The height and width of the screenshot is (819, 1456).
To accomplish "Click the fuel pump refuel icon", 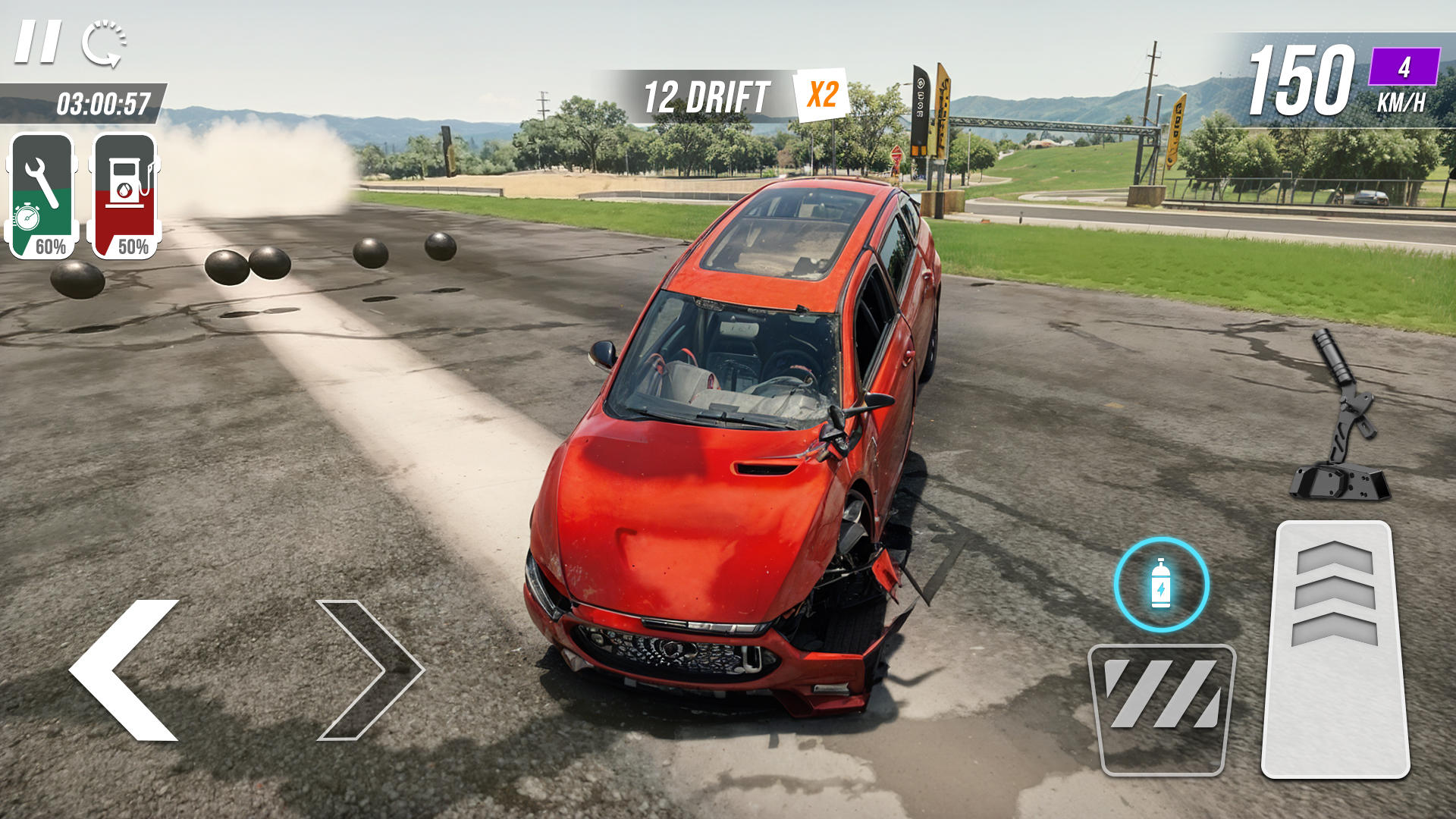I will (x=127, y=186).
